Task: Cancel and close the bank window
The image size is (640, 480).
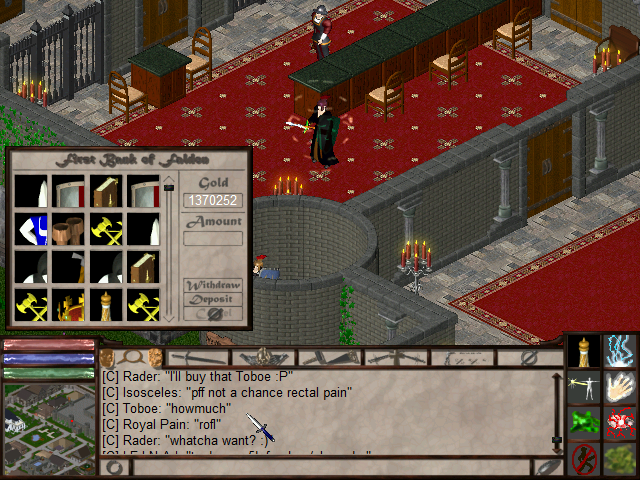Action: (212, 313)
